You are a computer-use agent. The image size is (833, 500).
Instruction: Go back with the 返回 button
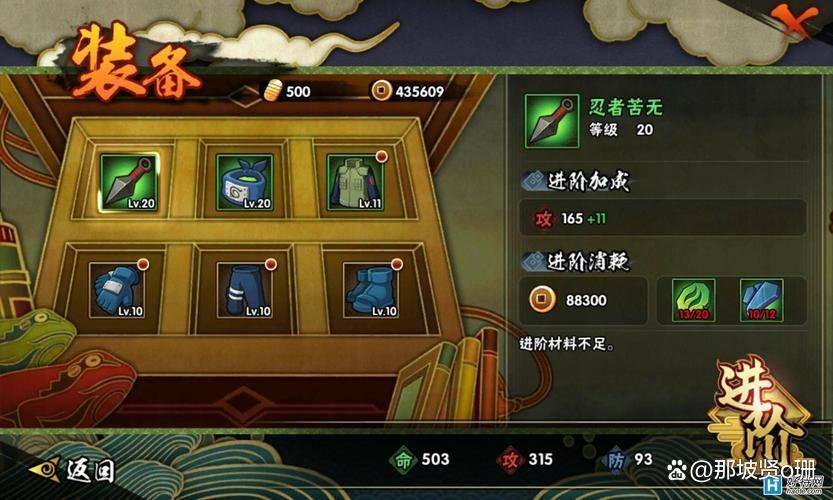click(x=75, y=468)
